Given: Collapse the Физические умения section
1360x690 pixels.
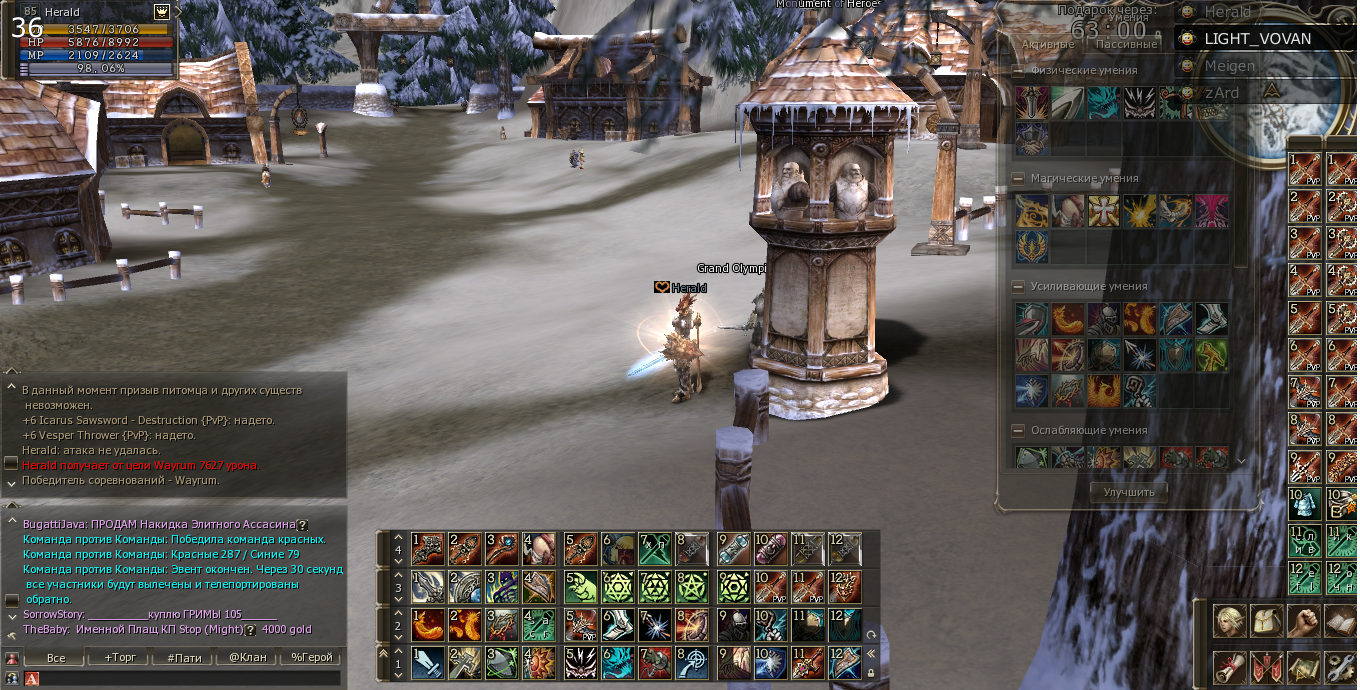Looking at the screenshot, I should [1018, 71].
